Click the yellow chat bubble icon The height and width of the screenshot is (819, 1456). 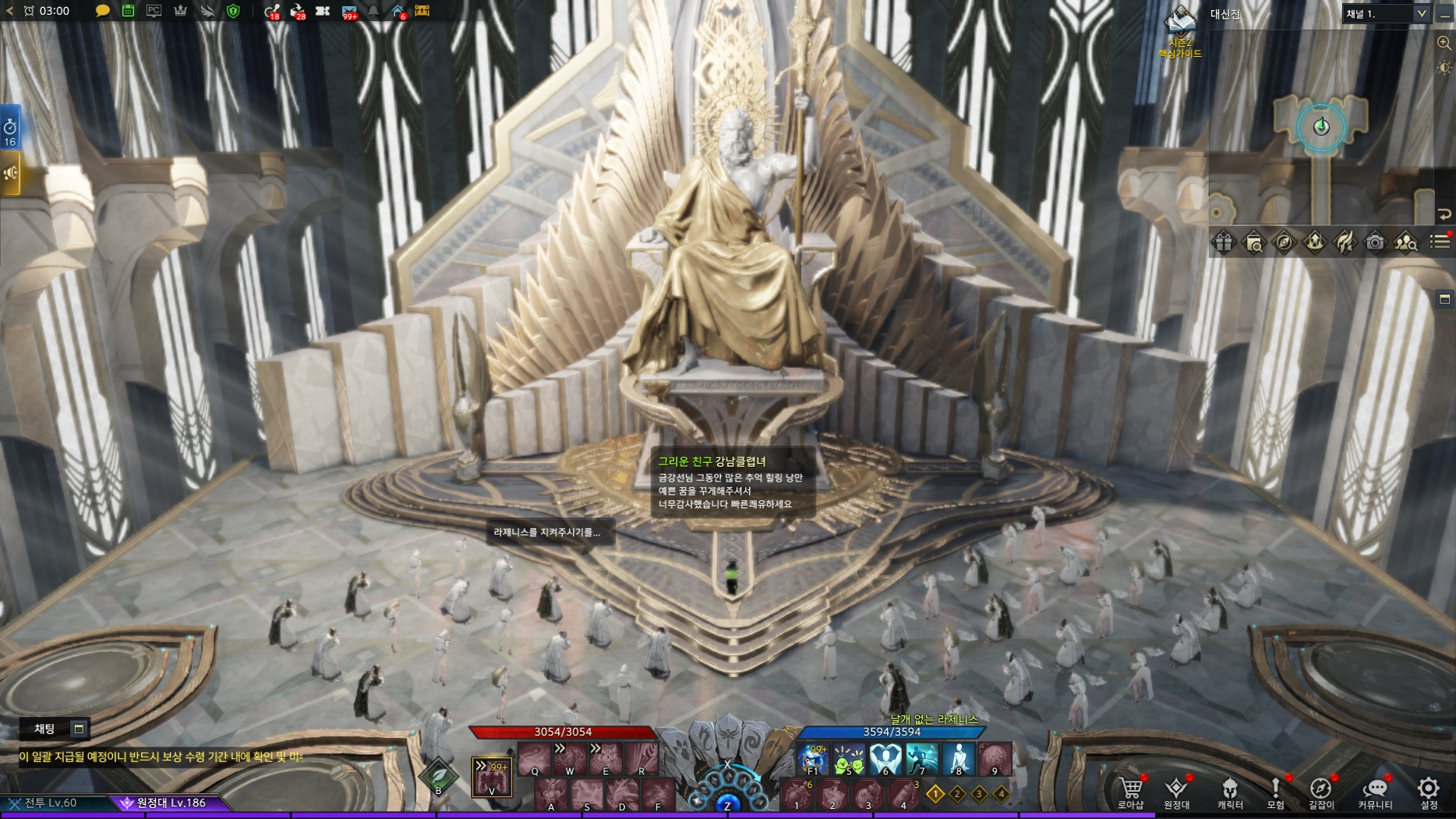102,11
